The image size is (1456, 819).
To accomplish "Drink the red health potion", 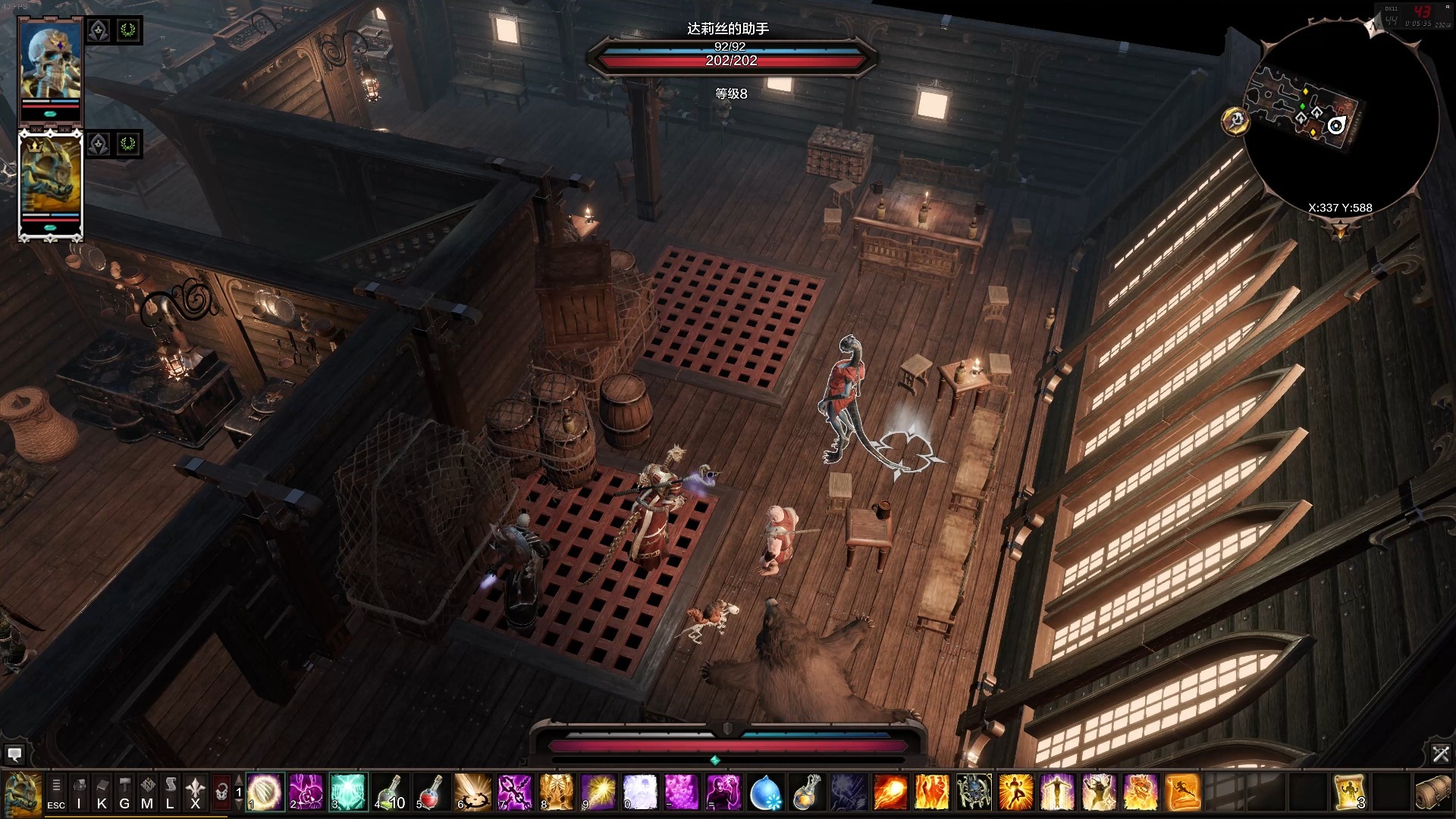I will [431, 792].
